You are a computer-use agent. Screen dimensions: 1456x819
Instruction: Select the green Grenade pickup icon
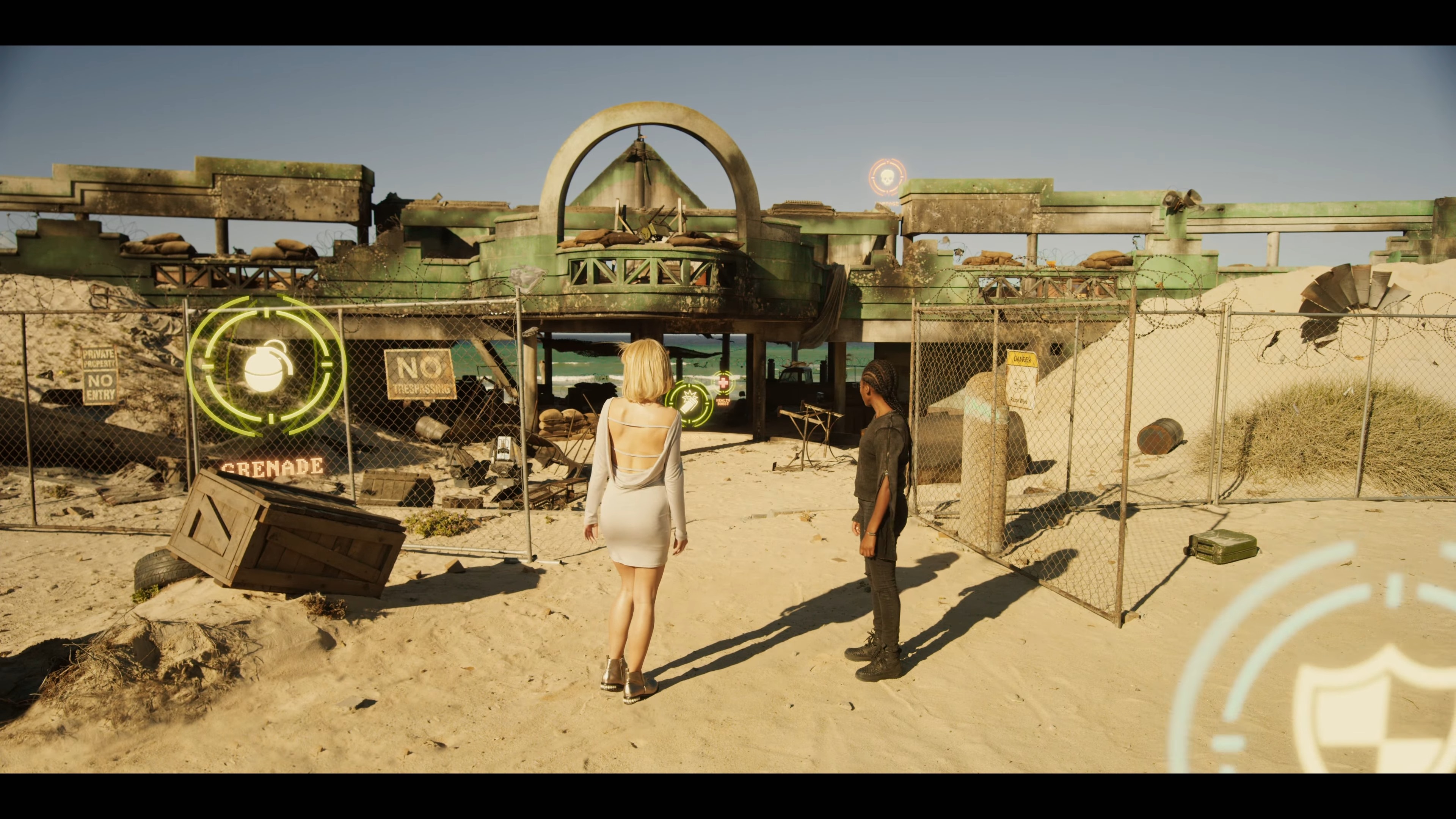266,366
